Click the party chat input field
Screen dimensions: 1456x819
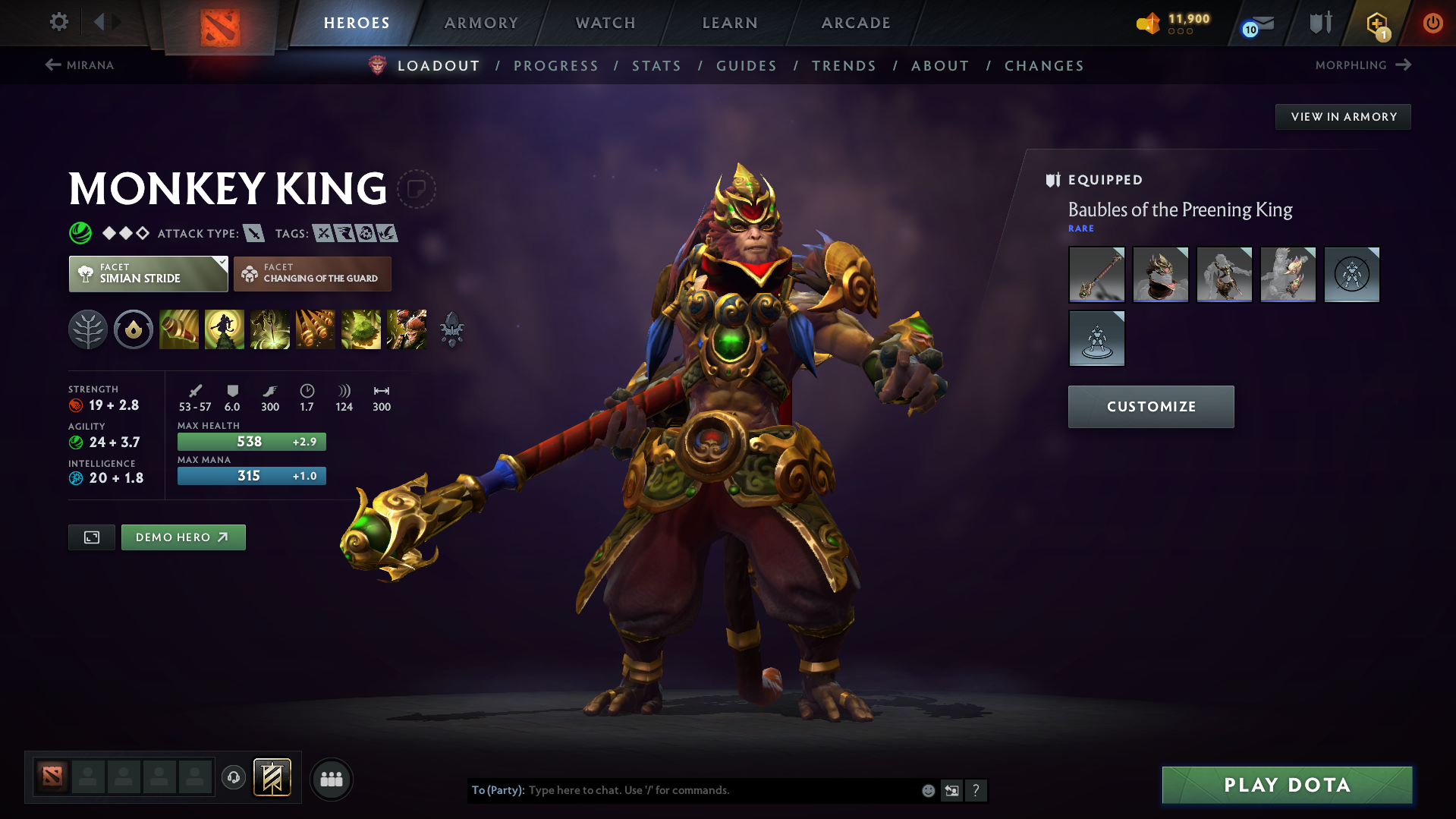pos(721,790)
